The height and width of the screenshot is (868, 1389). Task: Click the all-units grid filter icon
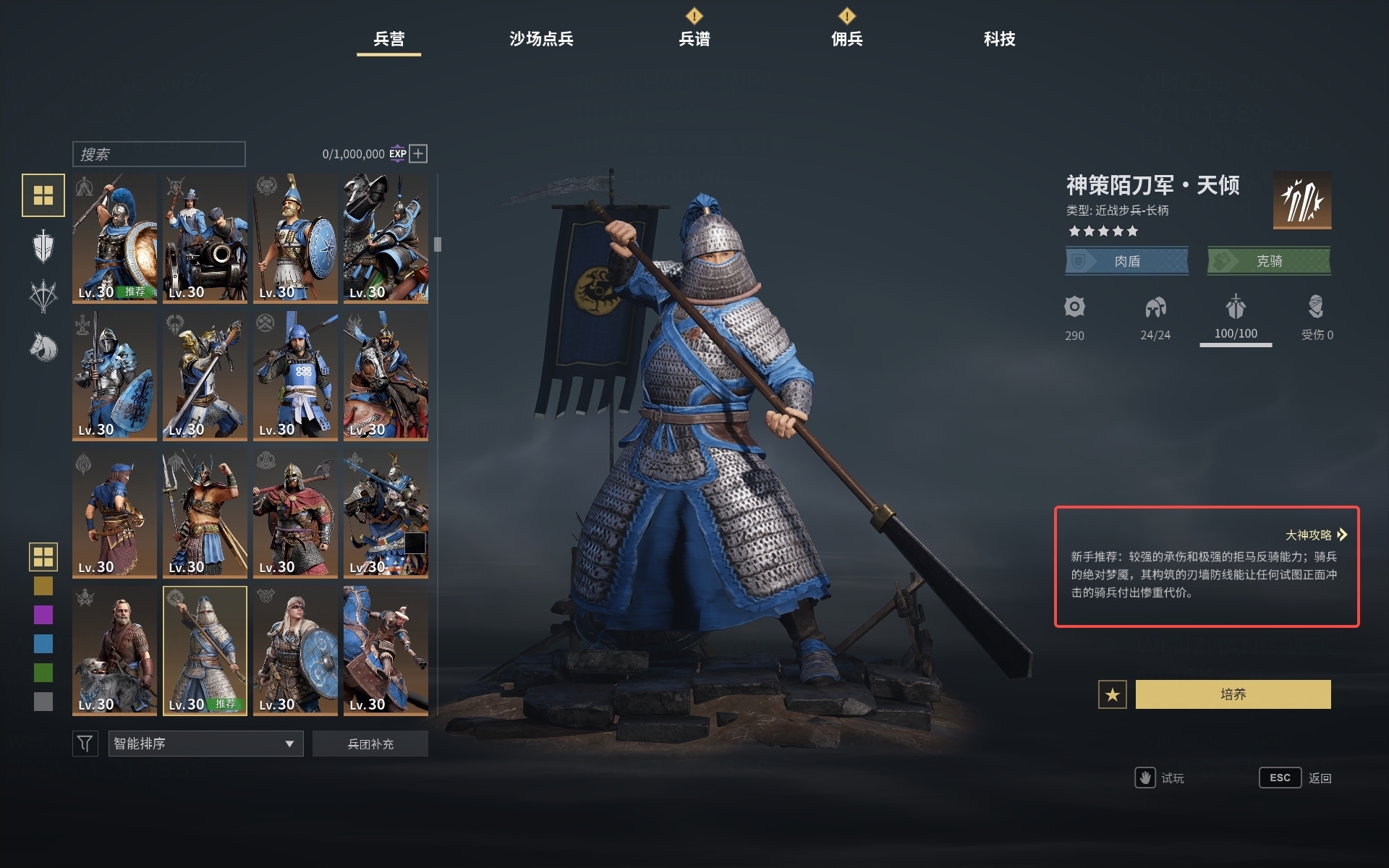pos(43,195)
